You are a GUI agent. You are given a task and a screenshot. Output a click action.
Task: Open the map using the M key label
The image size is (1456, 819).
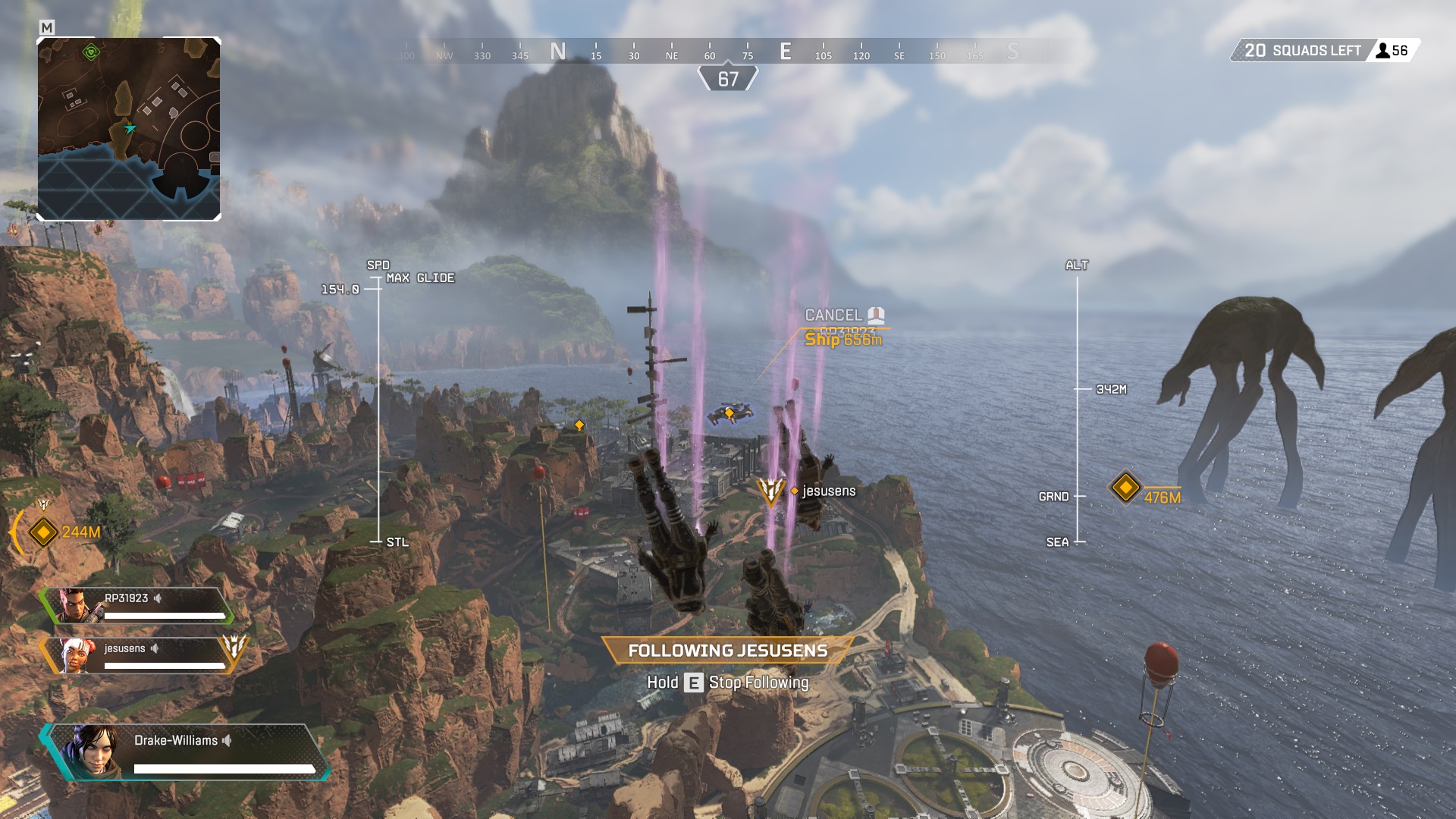coord(47,26)
